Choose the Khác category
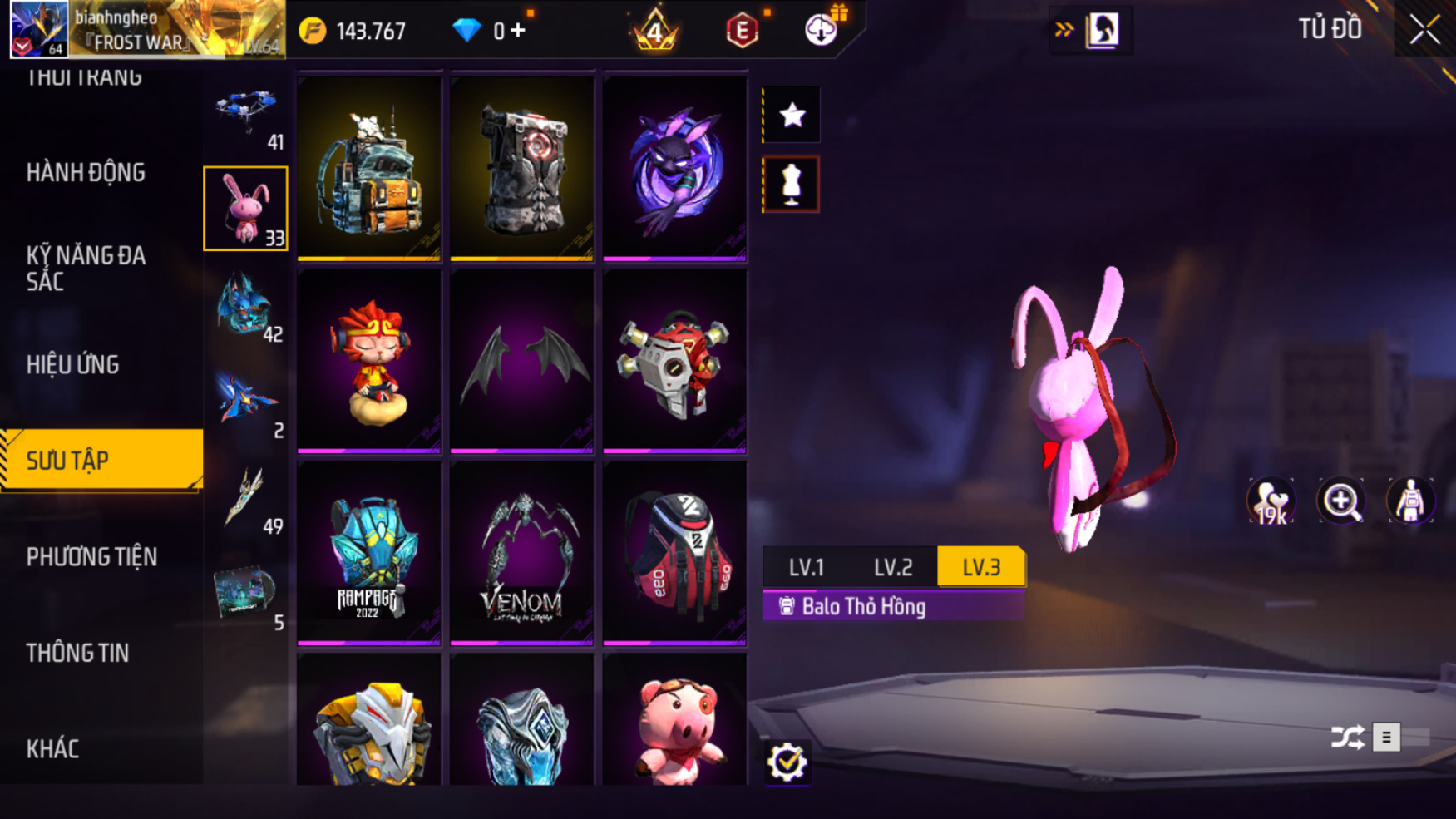Screen dimensions: 1456x819 click(53, 748)
